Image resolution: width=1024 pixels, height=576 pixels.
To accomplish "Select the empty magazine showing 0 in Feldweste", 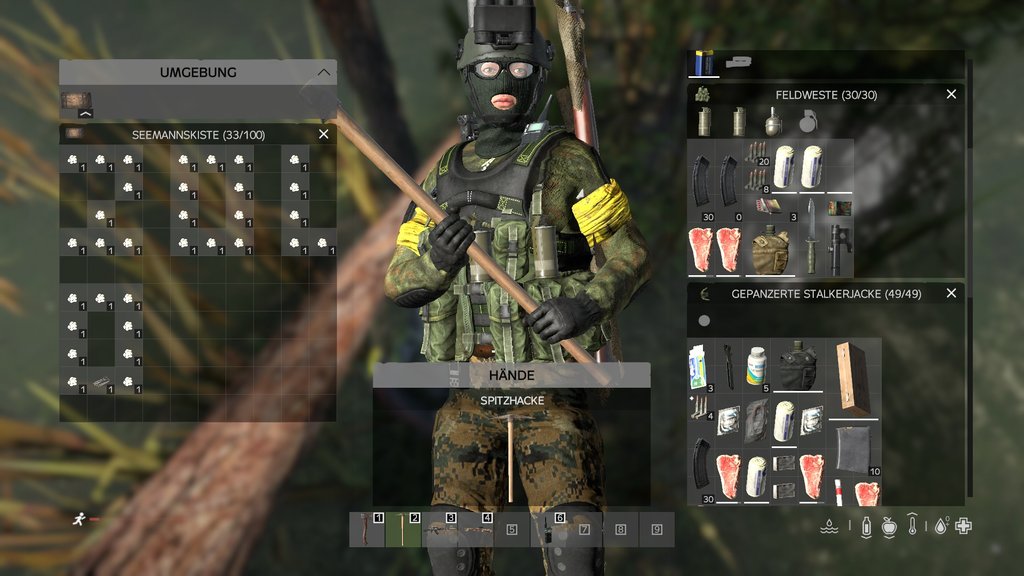I will pos(728,180).
